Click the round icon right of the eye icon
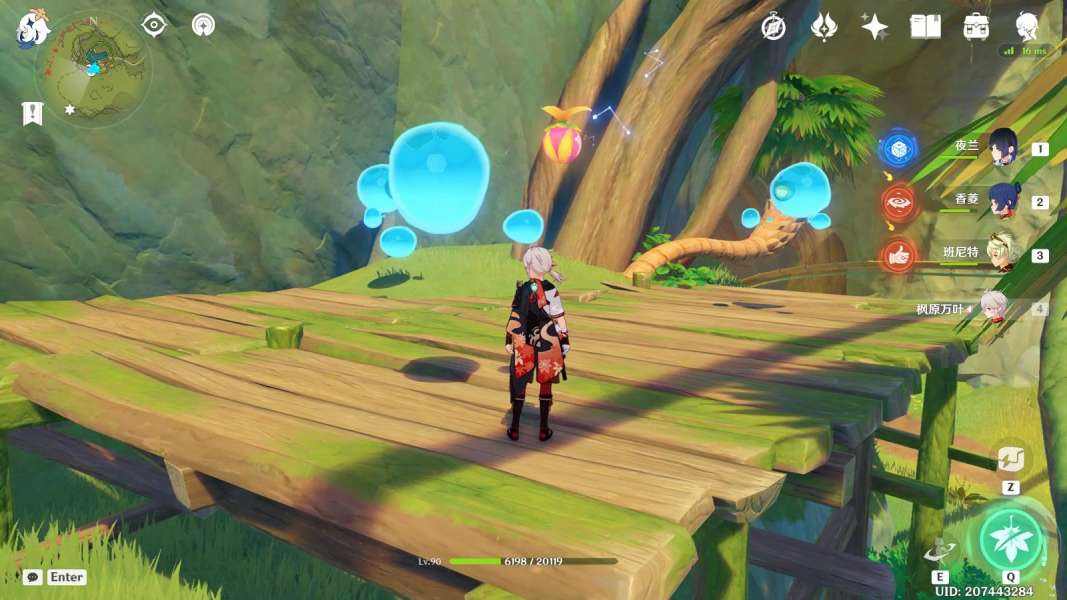Viewport: 1067px width, 600px height. point(203,25)
